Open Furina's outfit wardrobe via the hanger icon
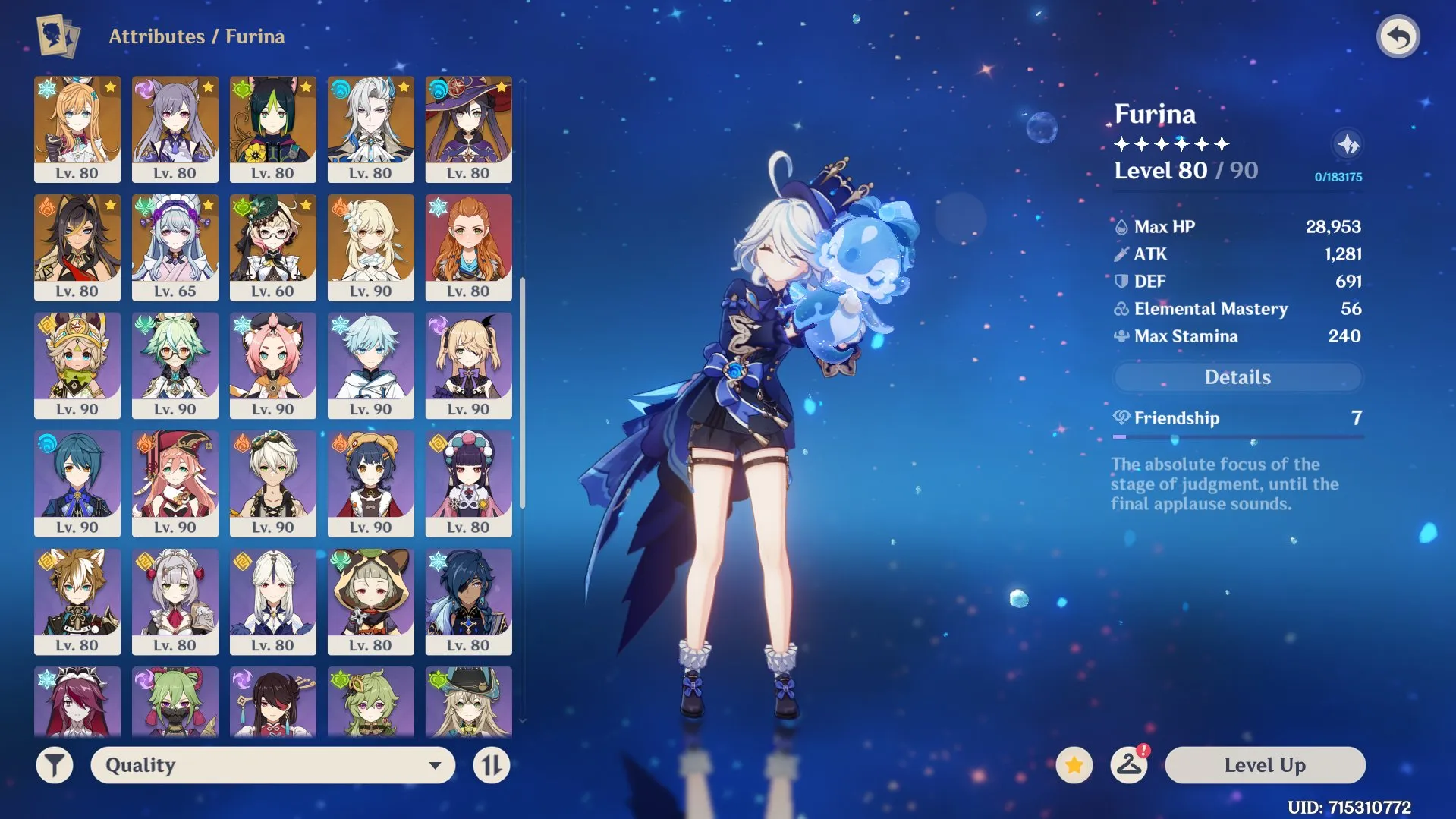The image size is (1456, 819). tap(1128, 765)
